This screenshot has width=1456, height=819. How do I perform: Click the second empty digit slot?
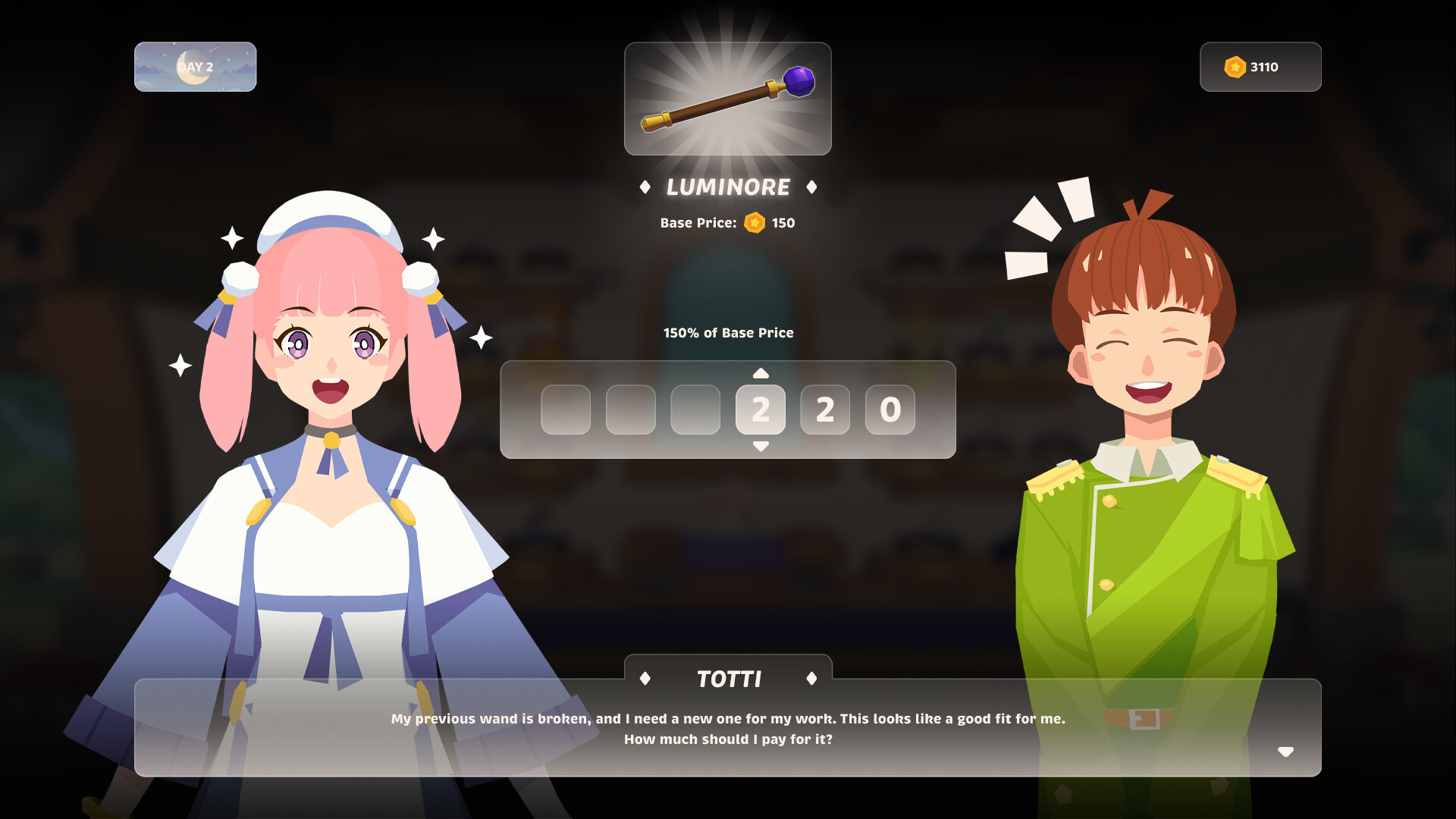click(x=631, y=410)
